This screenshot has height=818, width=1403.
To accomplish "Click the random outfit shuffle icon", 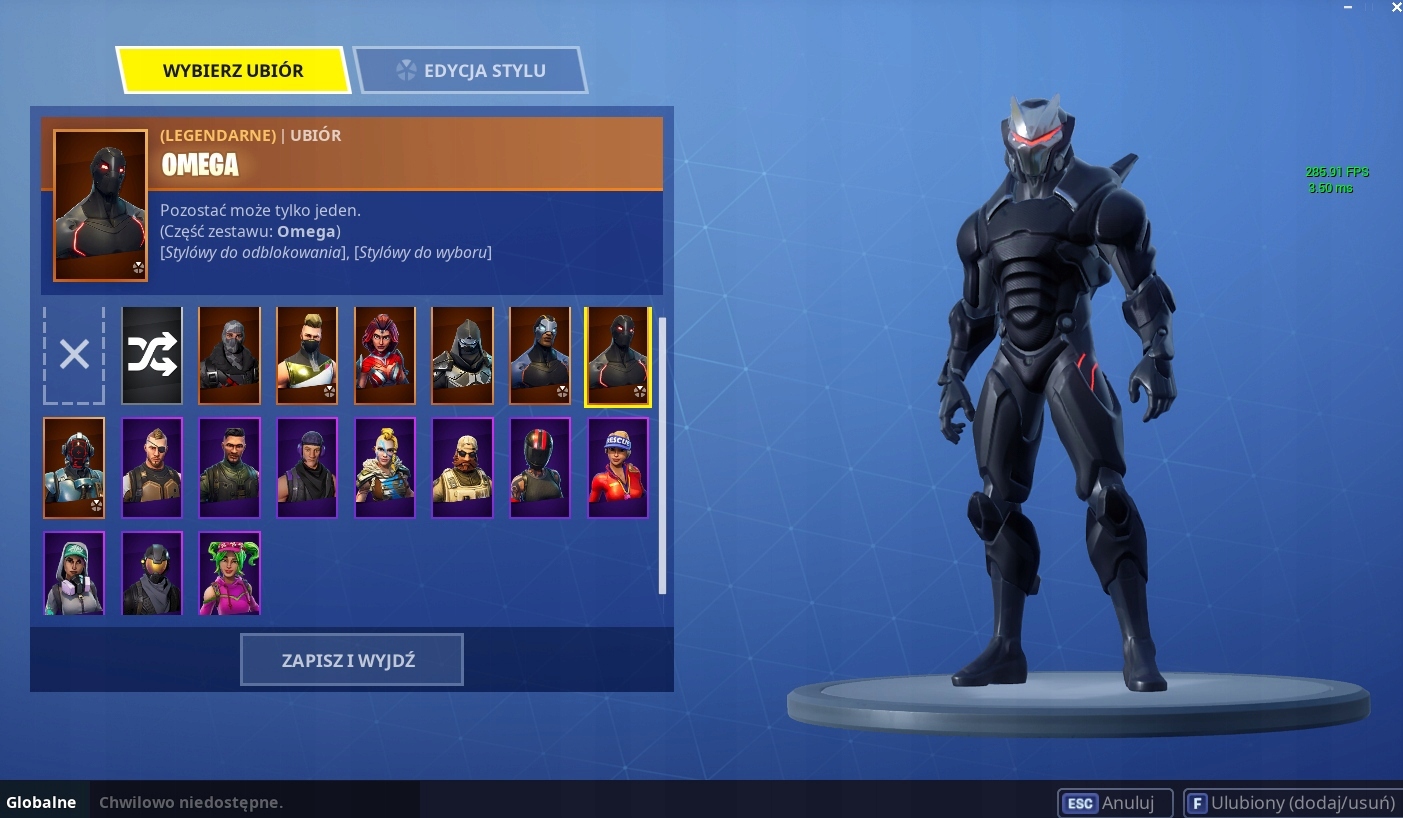I will [x=152, y=355].
